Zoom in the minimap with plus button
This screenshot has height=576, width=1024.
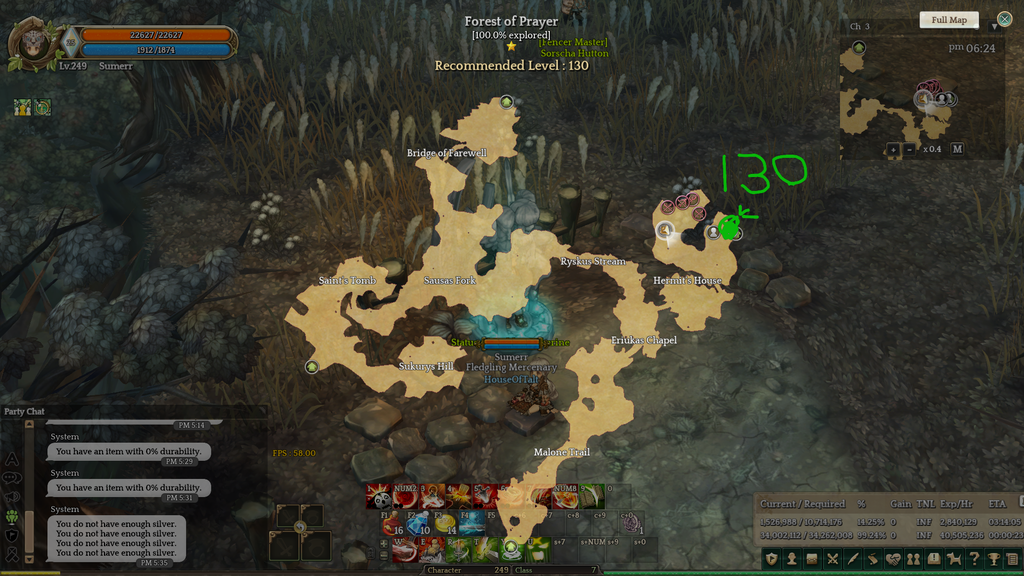[892, 149]
